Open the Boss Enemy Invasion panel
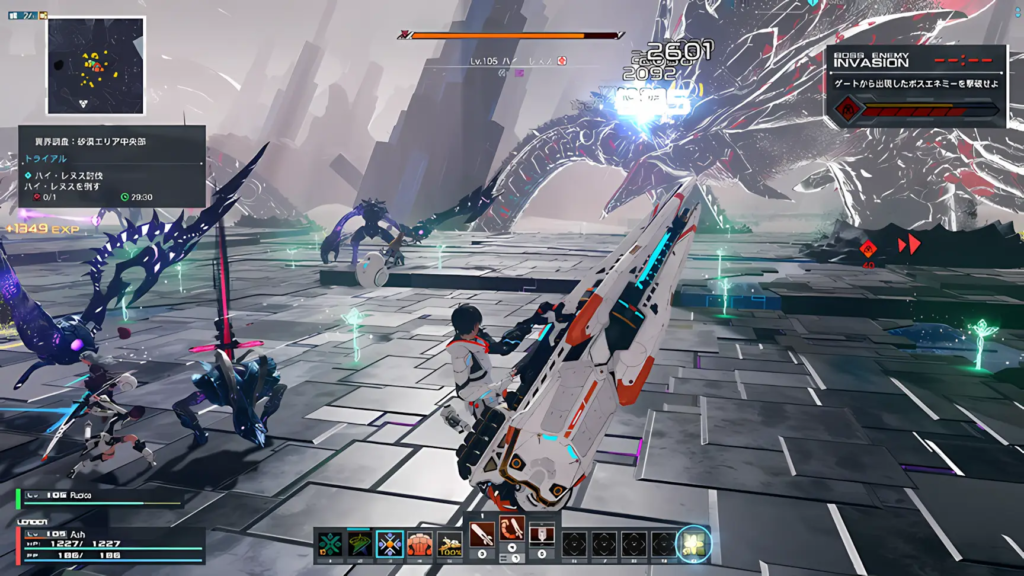The width and height of the screenshot is (1024, 576). pos(916,85)
